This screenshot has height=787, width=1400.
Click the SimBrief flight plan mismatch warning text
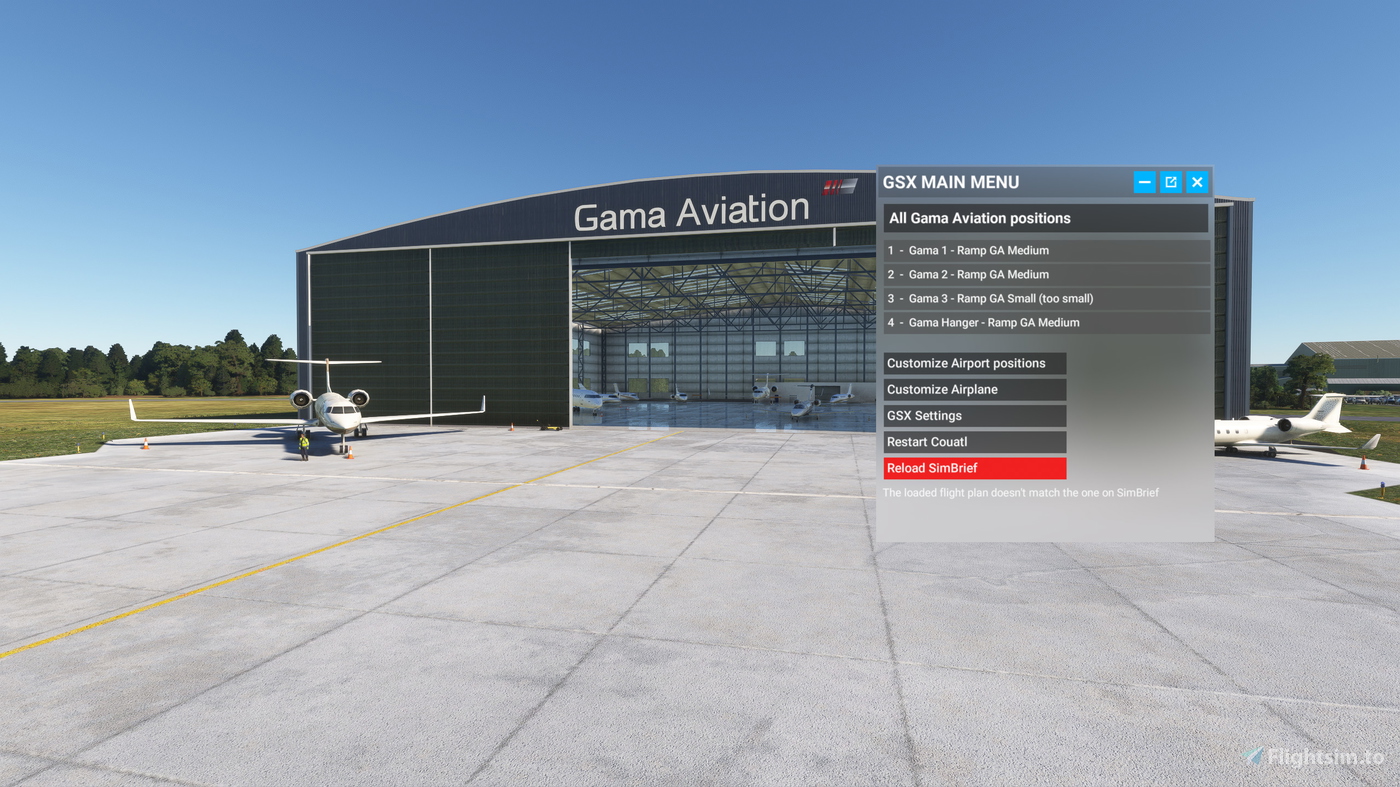tap(1020, 492)
